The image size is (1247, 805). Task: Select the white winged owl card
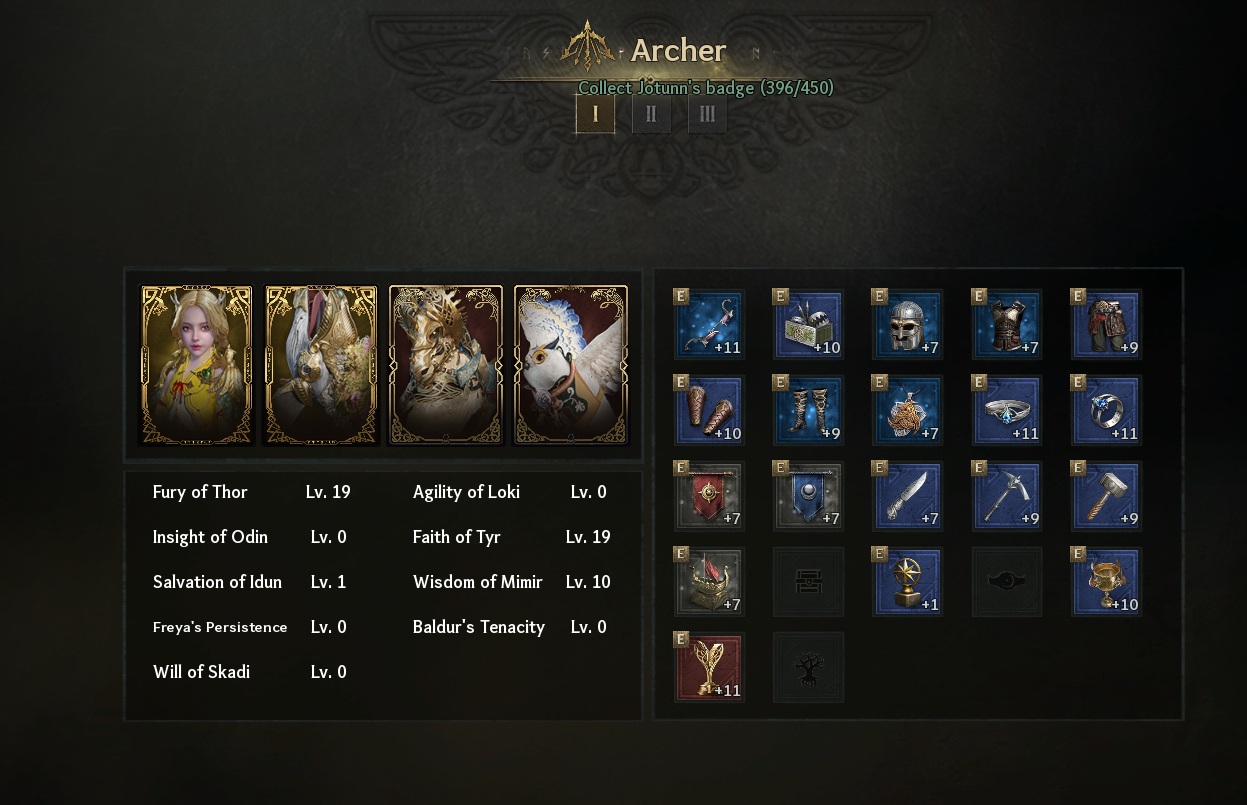tap(571, 365)
